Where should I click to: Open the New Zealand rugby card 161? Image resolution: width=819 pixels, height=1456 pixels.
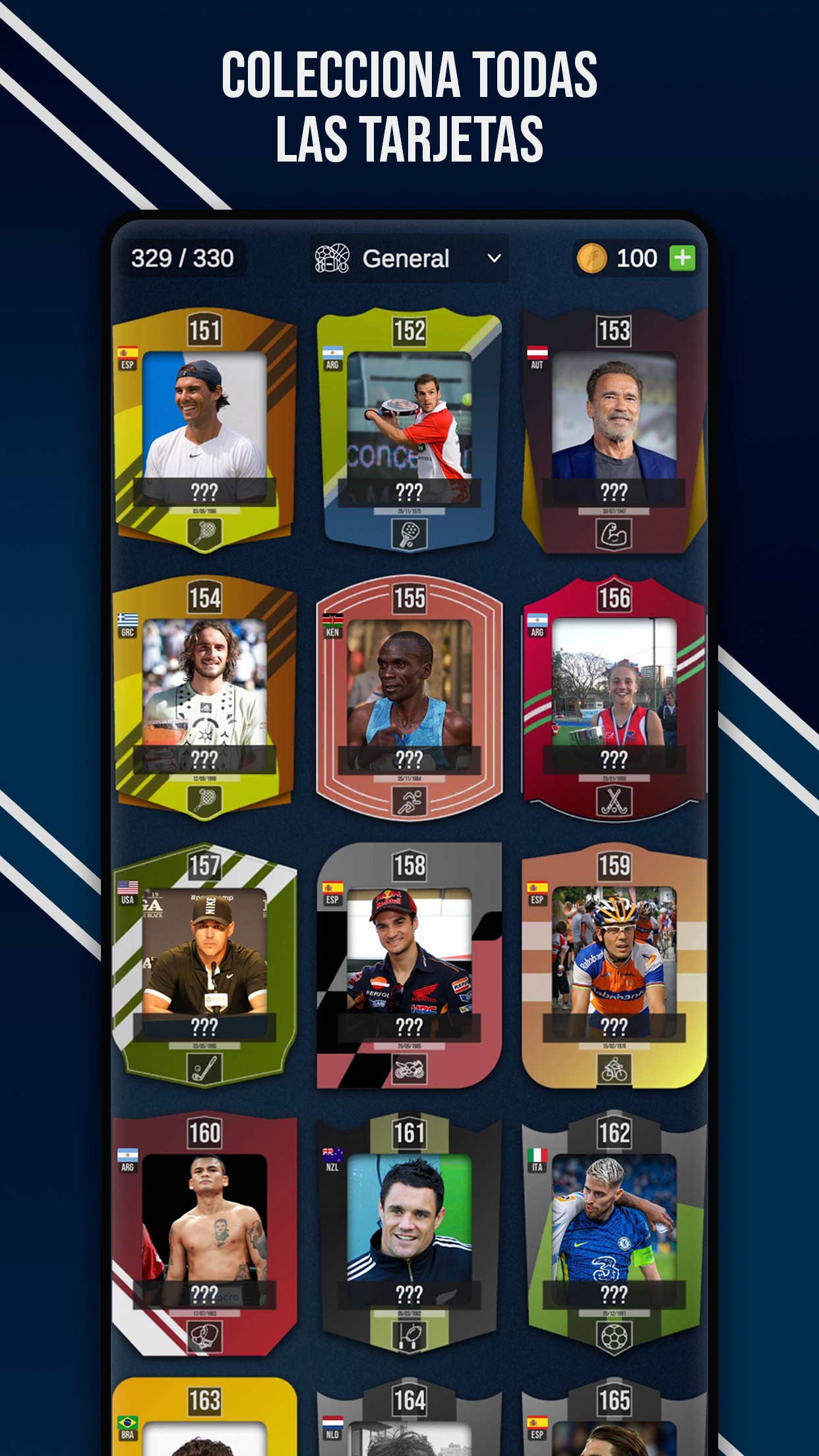[409, 1233]
